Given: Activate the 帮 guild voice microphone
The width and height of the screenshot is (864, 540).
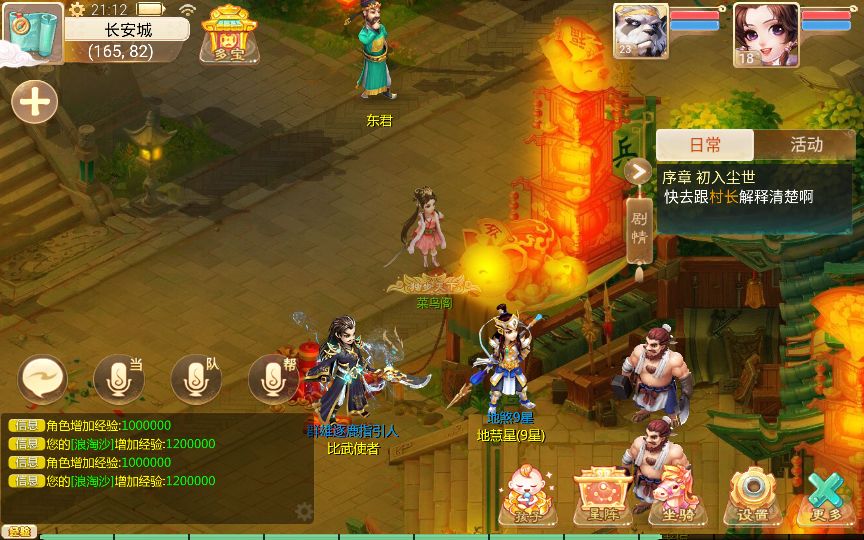Looking at the screenshot, I should [x=272, y=378].
